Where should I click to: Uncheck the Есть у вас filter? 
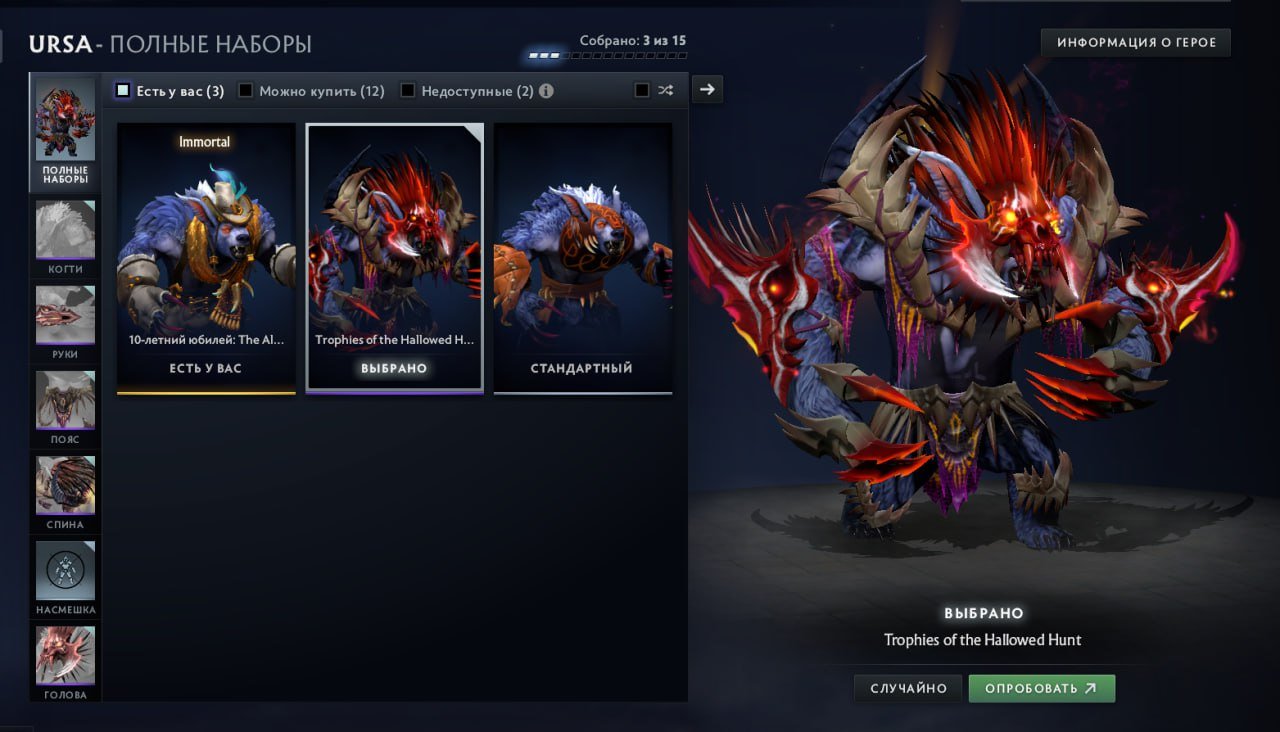[x=124, y=89]
